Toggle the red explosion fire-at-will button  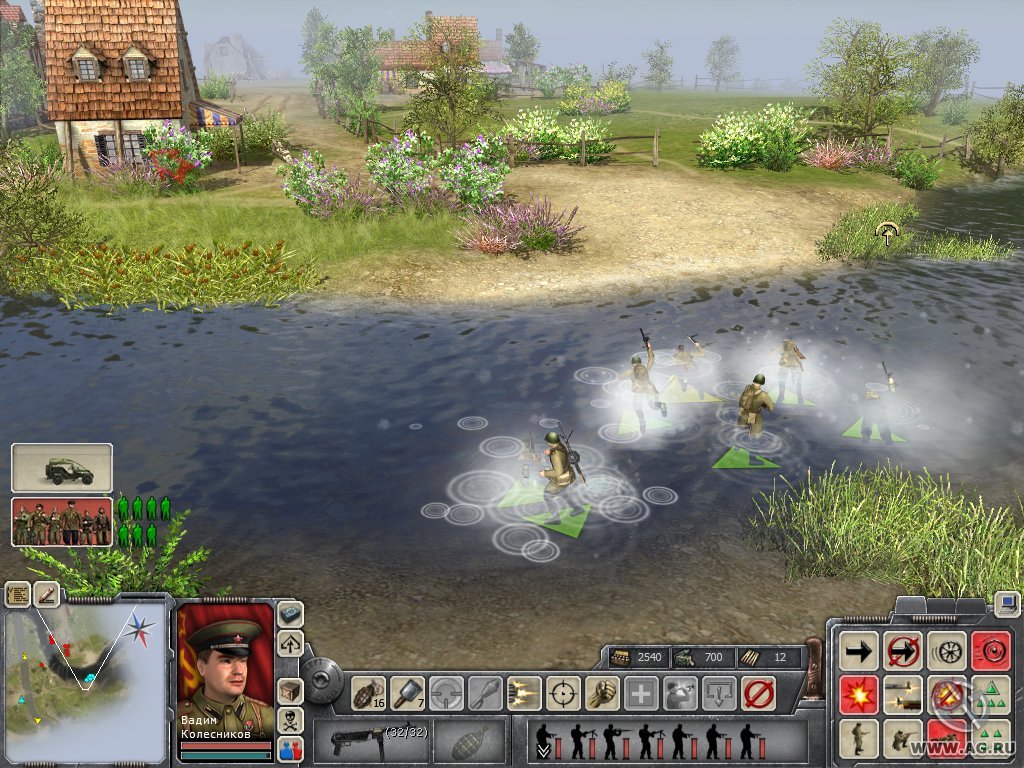click(x=859, y=695)
